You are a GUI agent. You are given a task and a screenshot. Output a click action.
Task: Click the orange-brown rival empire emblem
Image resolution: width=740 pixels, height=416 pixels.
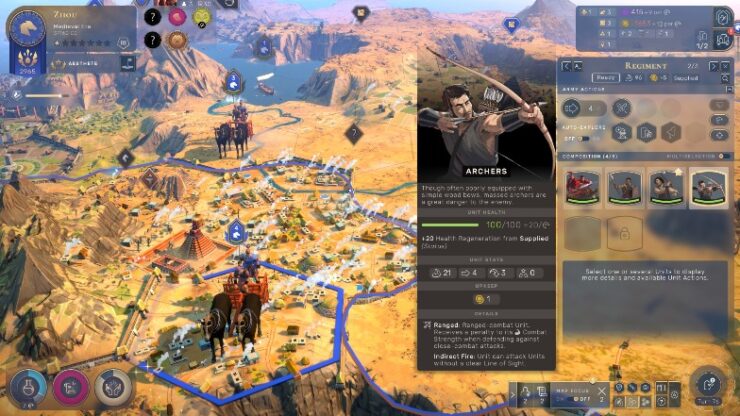point(177,41)
